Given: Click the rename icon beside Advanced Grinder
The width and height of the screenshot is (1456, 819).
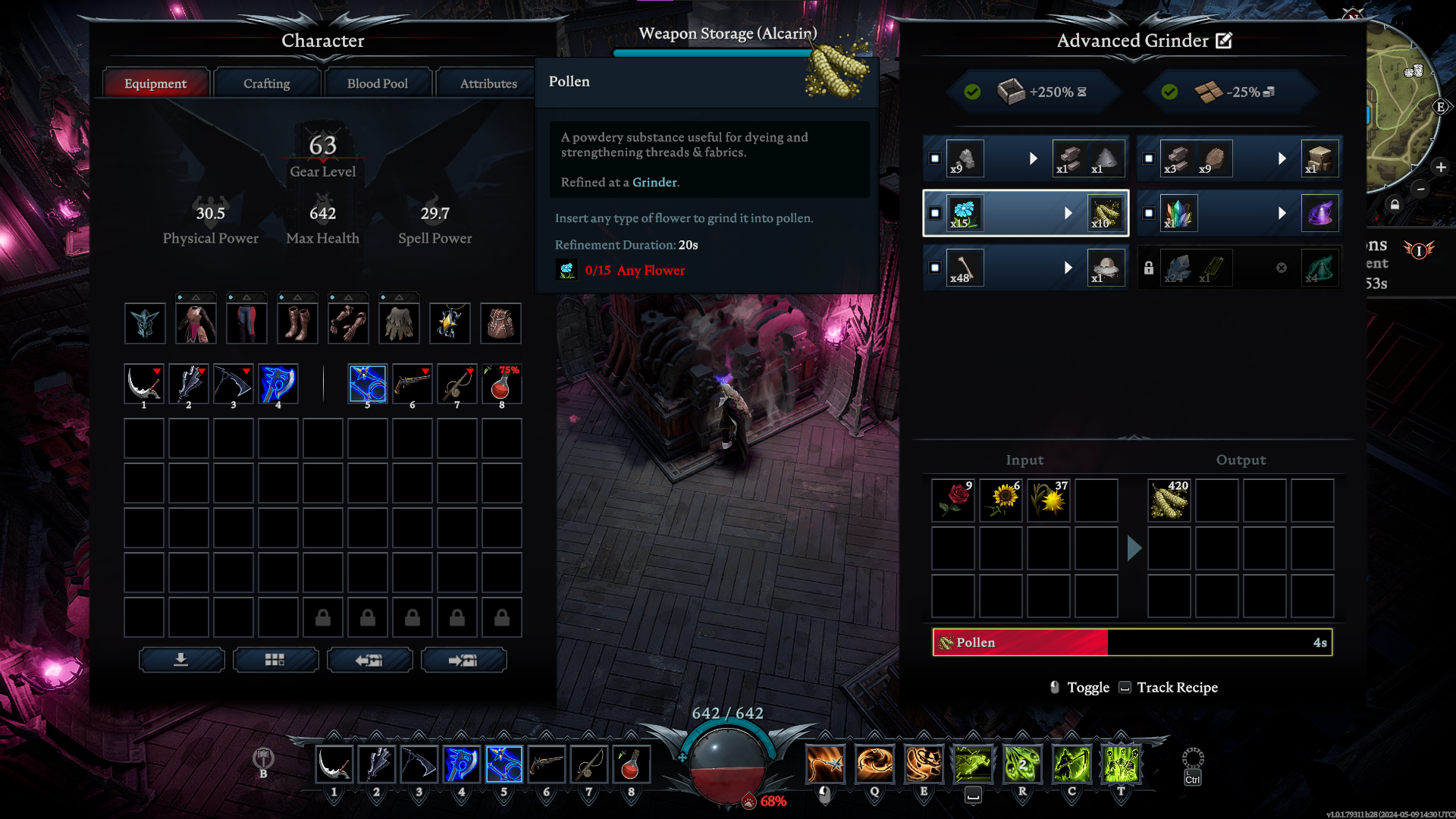Looking at the screenshot, I should (1224, 41).
